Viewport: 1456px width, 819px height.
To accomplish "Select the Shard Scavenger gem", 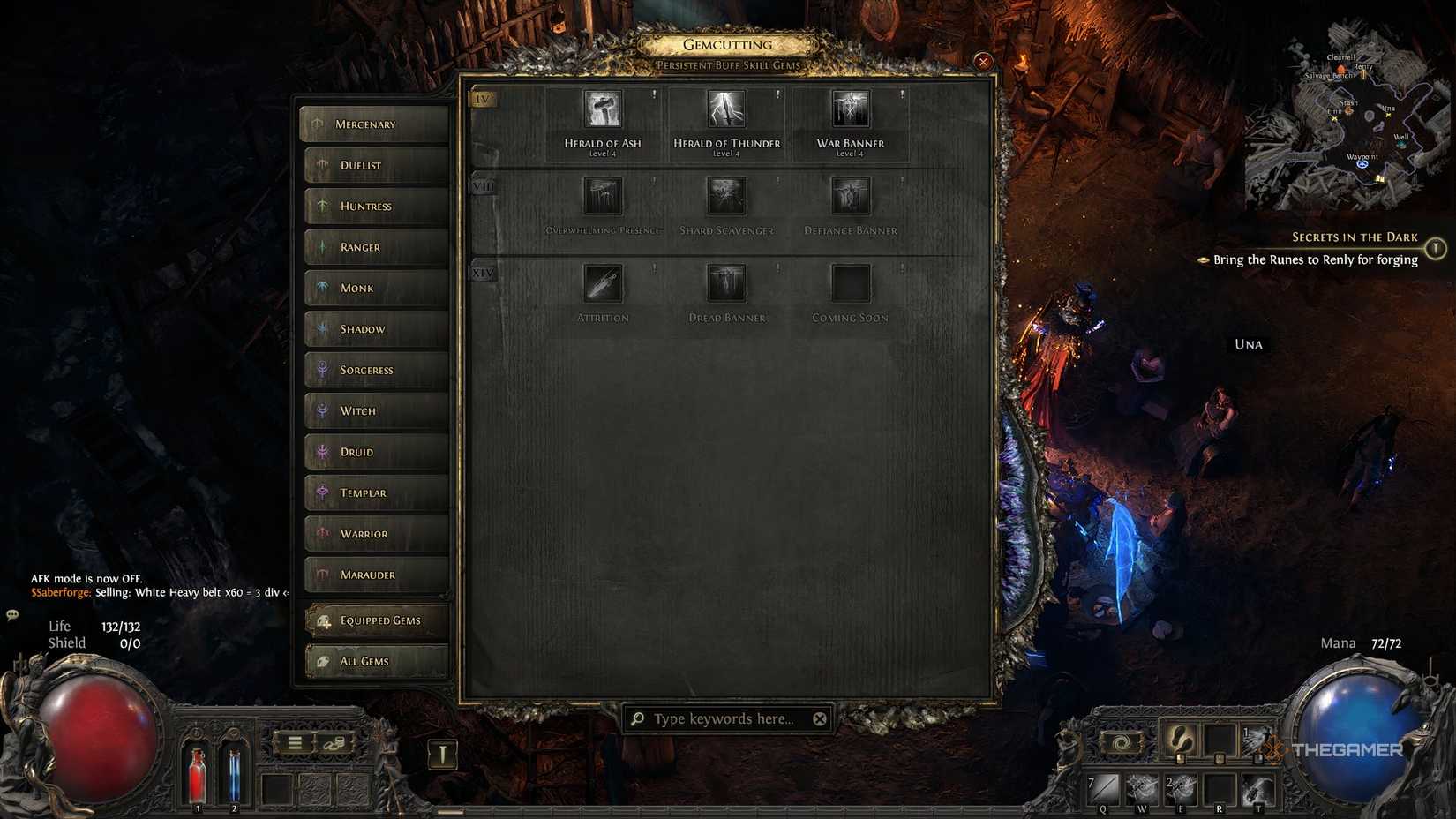I will [x=725, y=196].
